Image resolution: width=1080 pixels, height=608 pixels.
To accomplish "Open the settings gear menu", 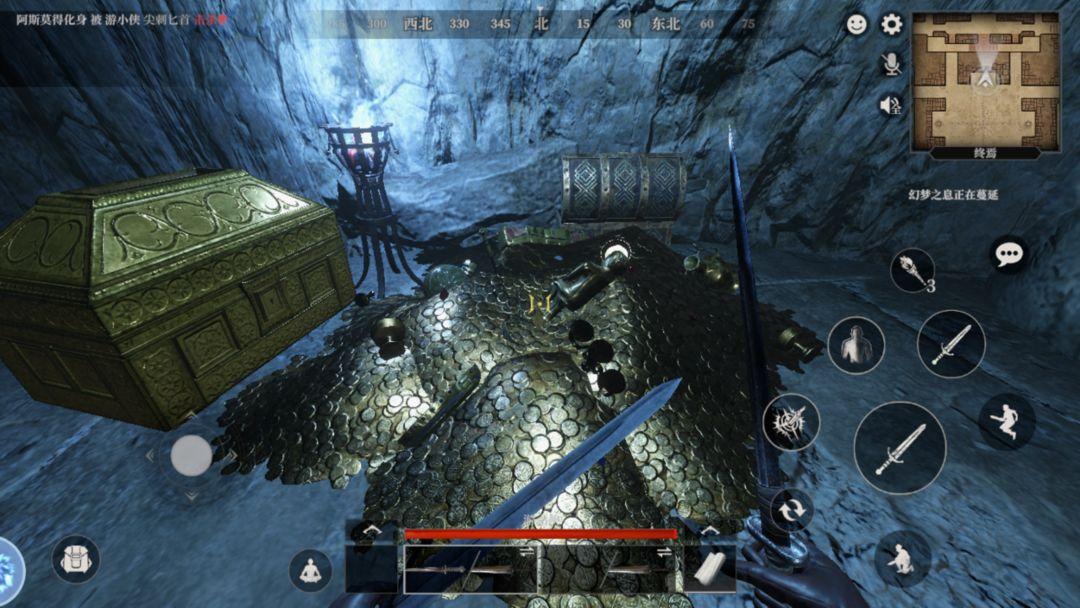I will coord(891,25).
